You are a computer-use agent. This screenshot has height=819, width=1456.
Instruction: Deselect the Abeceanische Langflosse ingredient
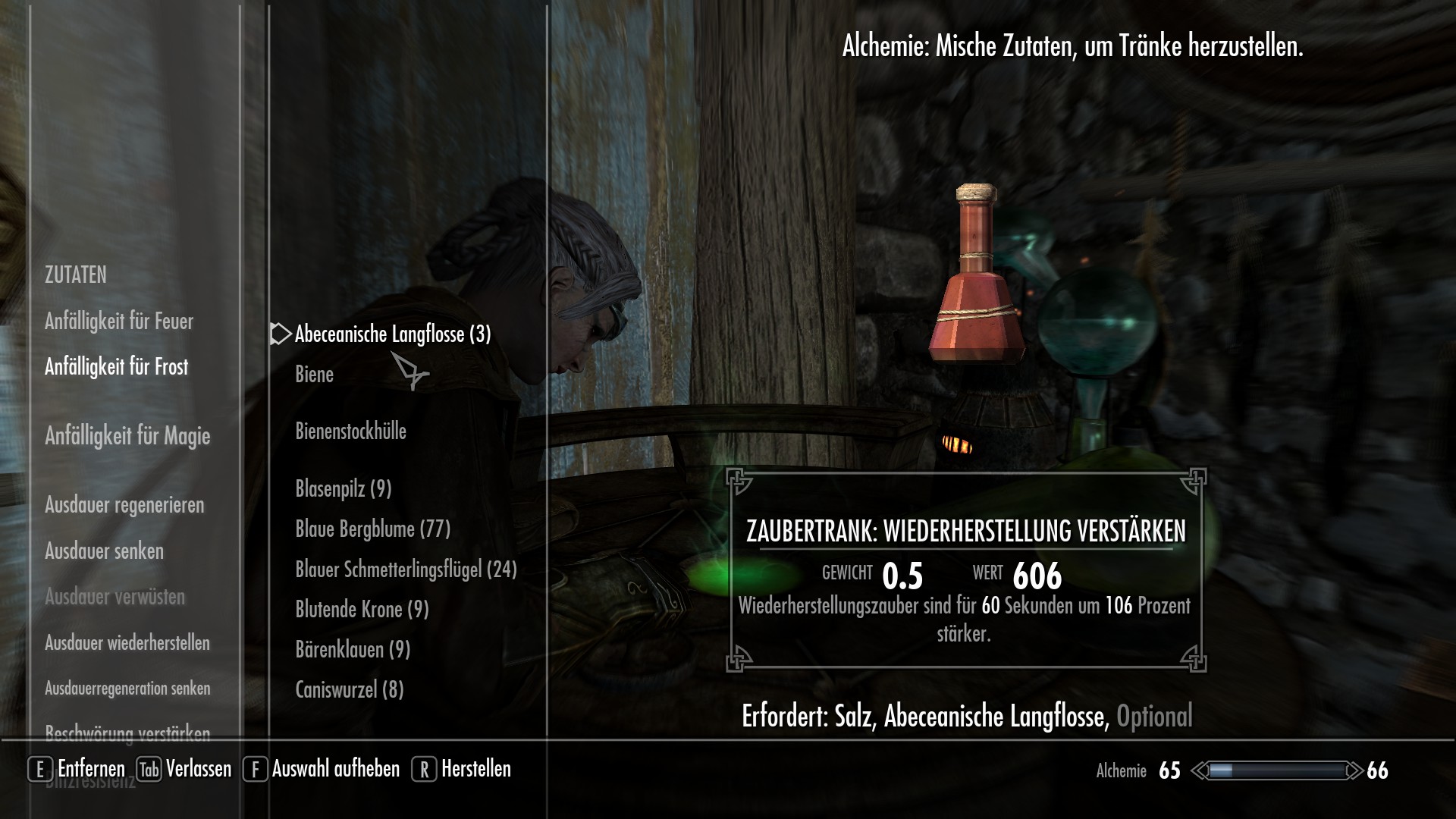click(x=392, y=334)
